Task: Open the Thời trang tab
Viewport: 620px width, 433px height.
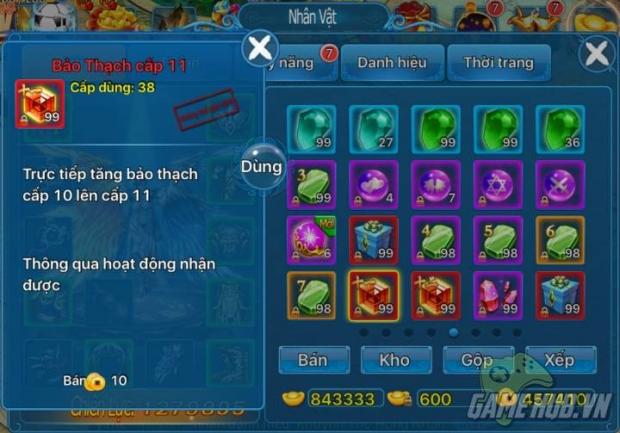Action: coord(498,62)
